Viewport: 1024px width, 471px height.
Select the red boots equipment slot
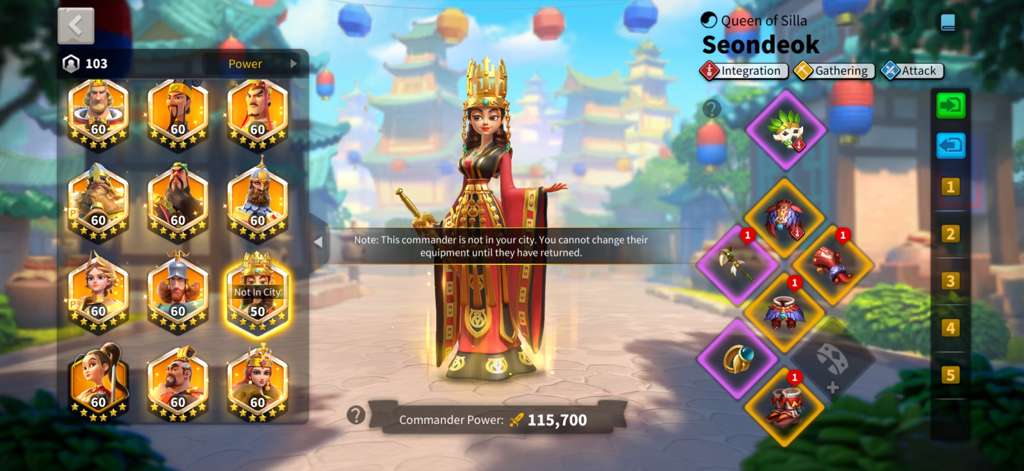tap(786, 405)
